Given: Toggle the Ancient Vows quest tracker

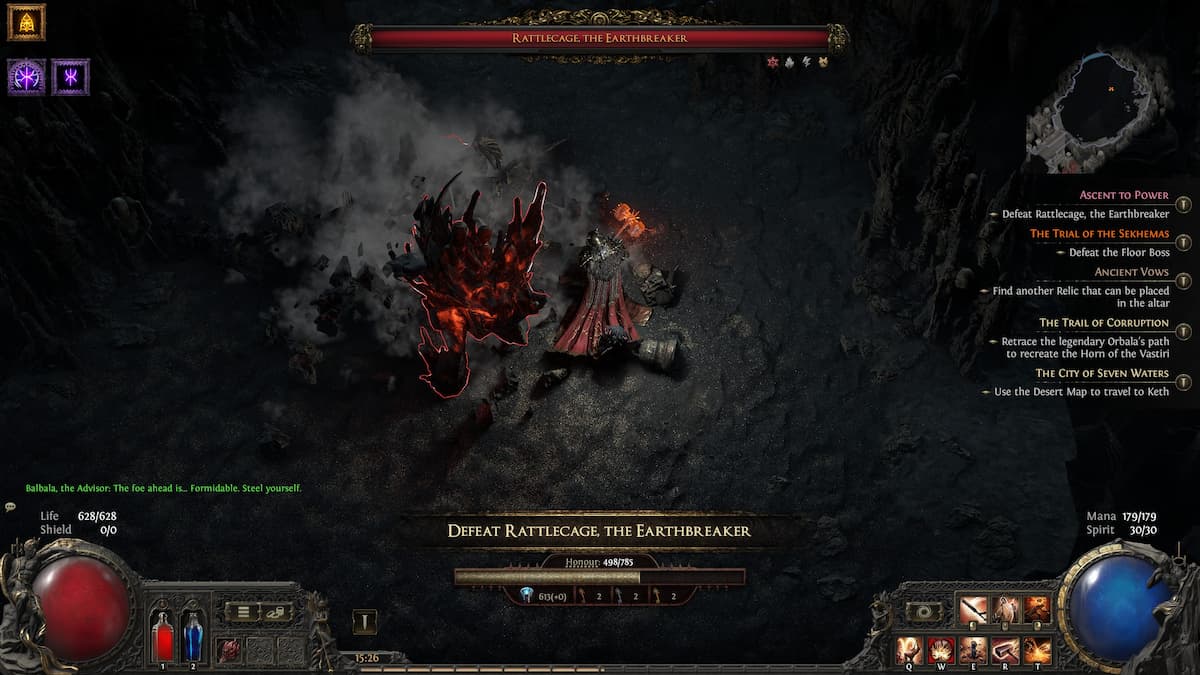Looking at the screenshot, I should click(1183, 281).
